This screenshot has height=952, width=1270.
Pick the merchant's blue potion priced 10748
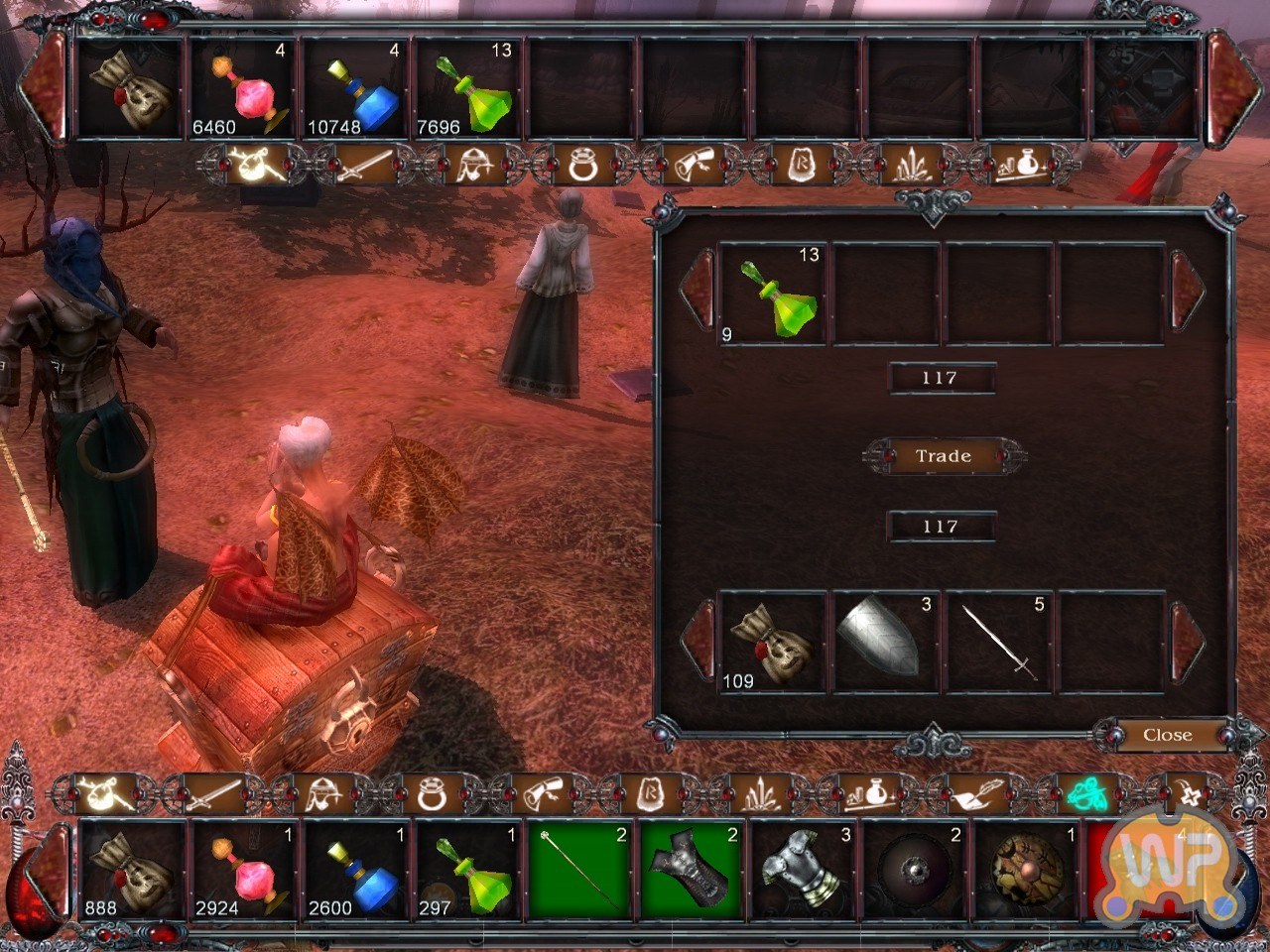coord(354,89)
